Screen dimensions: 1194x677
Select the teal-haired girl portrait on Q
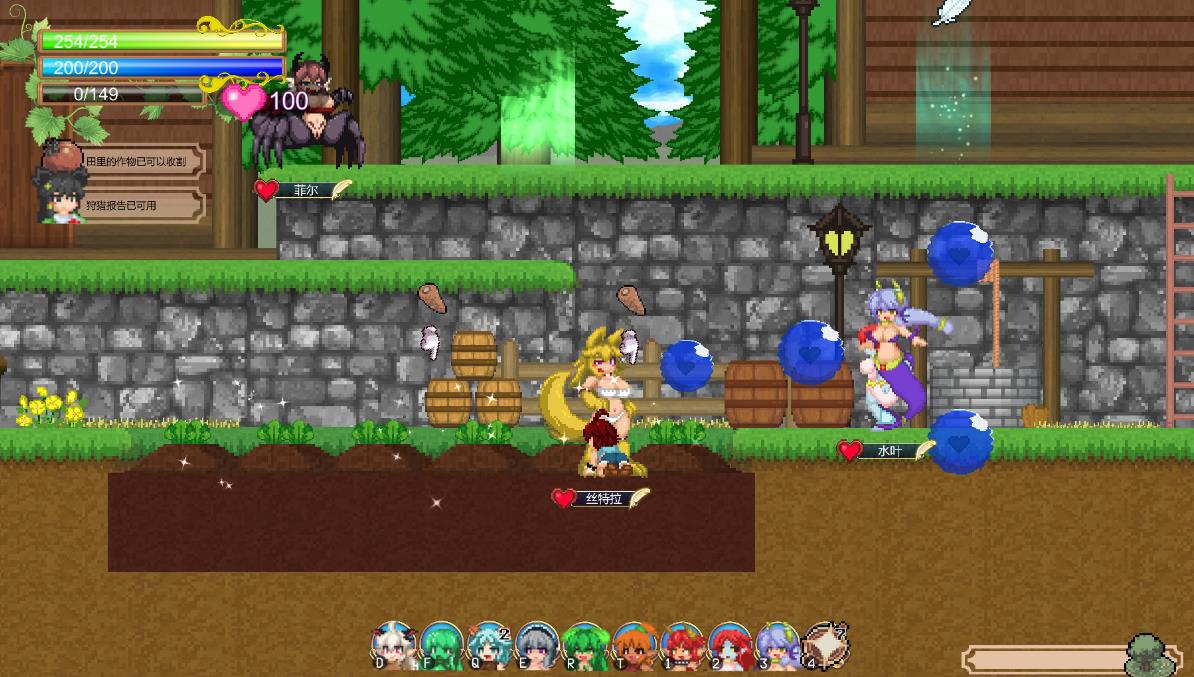(489, 646)
